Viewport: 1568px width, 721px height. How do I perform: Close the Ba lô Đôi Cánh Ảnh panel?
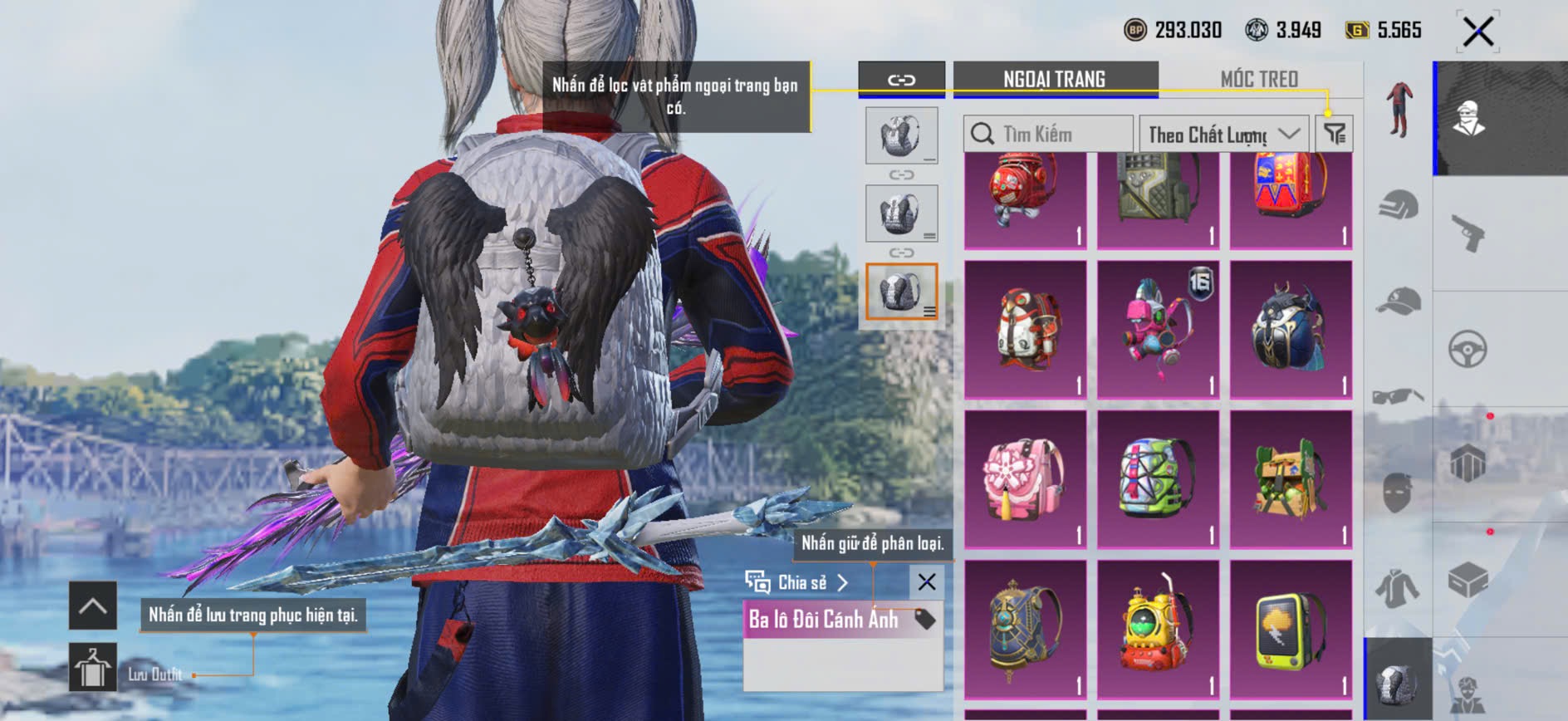[927, 582]
